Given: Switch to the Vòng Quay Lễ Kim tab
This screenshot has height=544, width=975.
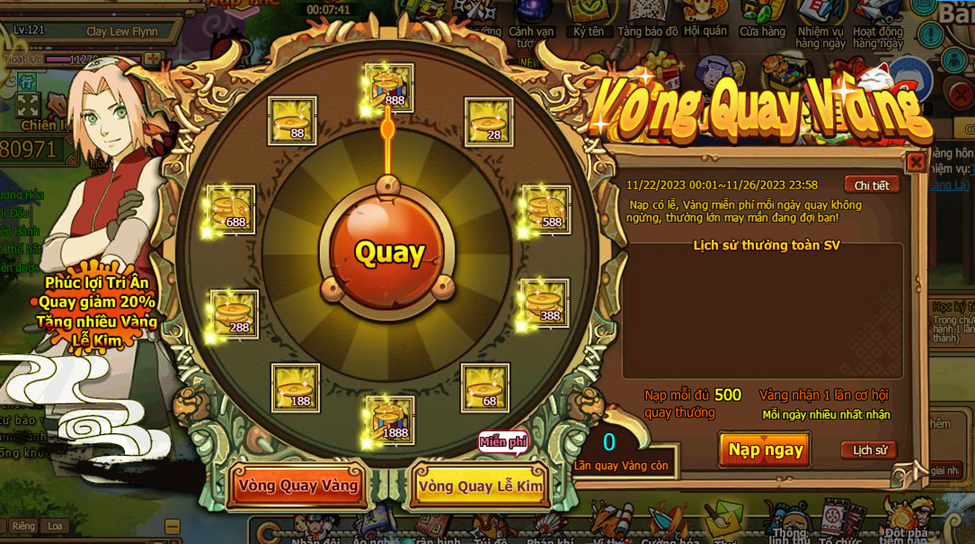Looking at the screenshot, I should click(480, 486).
